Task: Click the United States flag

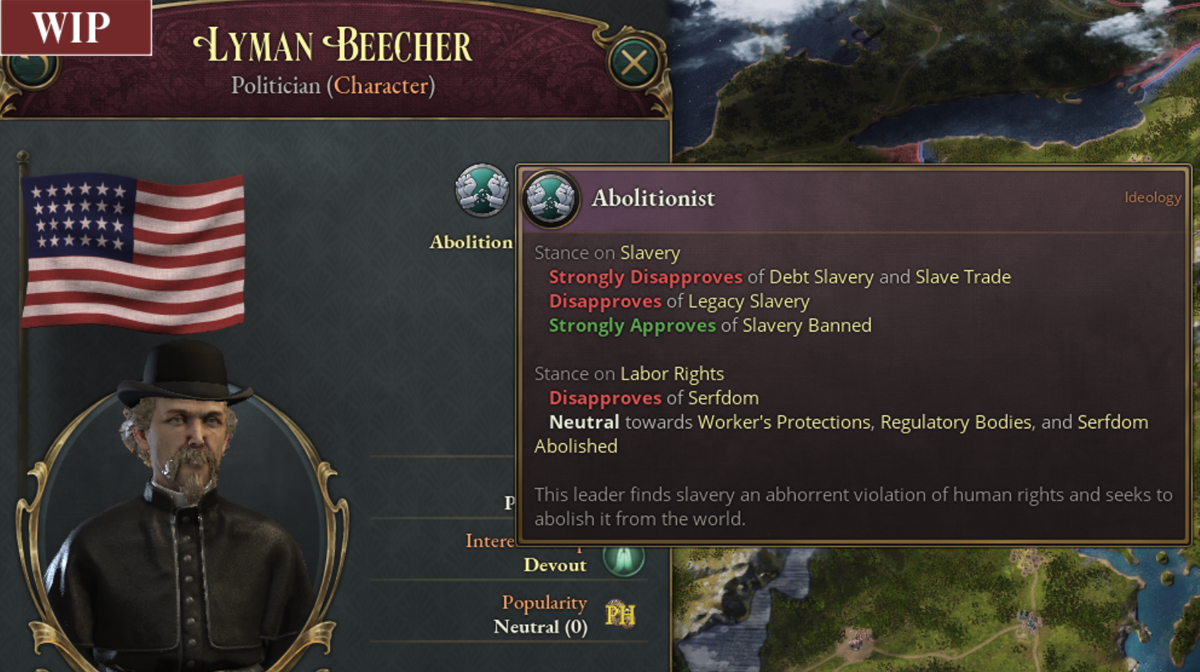Action: point(133,252)
